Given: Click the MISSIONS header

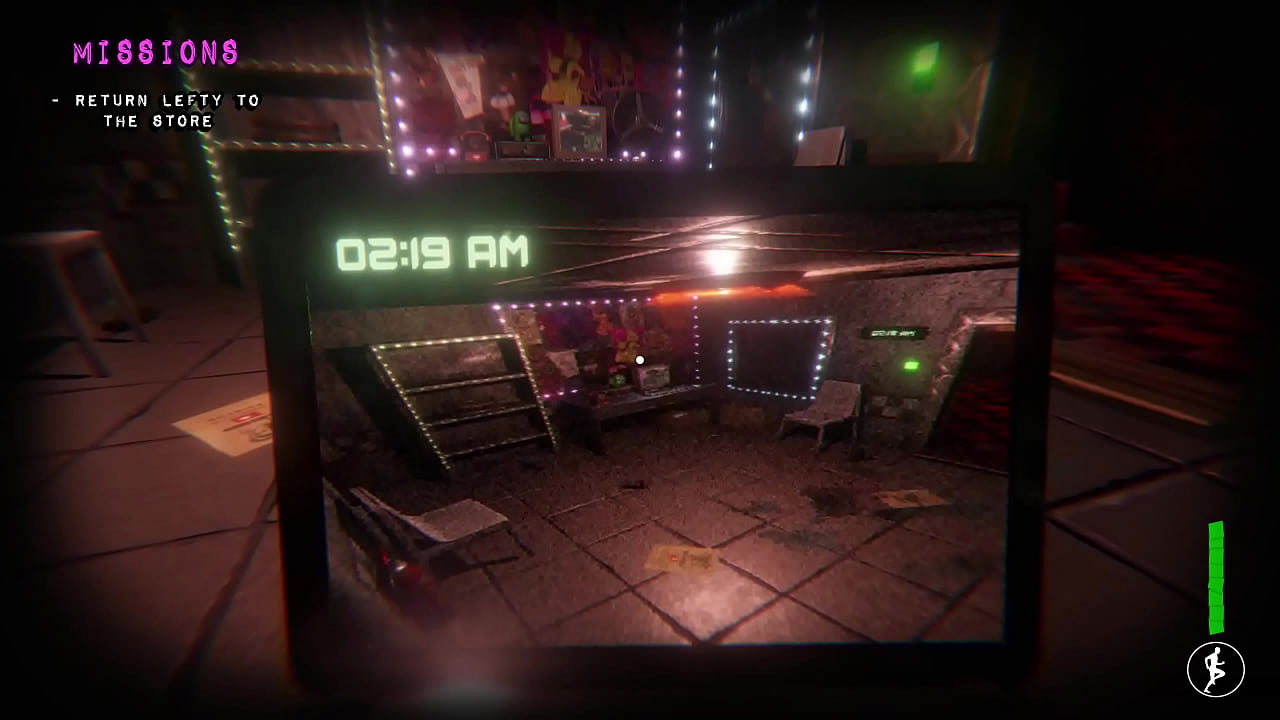Looking at the screenshot, I should tap(157, 53).
